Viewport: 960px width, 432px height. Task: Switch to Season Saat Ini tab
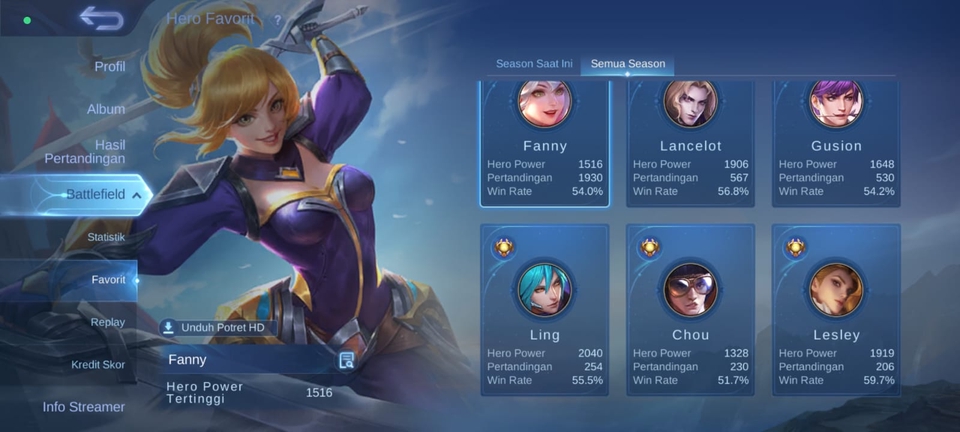pos(534,64)
